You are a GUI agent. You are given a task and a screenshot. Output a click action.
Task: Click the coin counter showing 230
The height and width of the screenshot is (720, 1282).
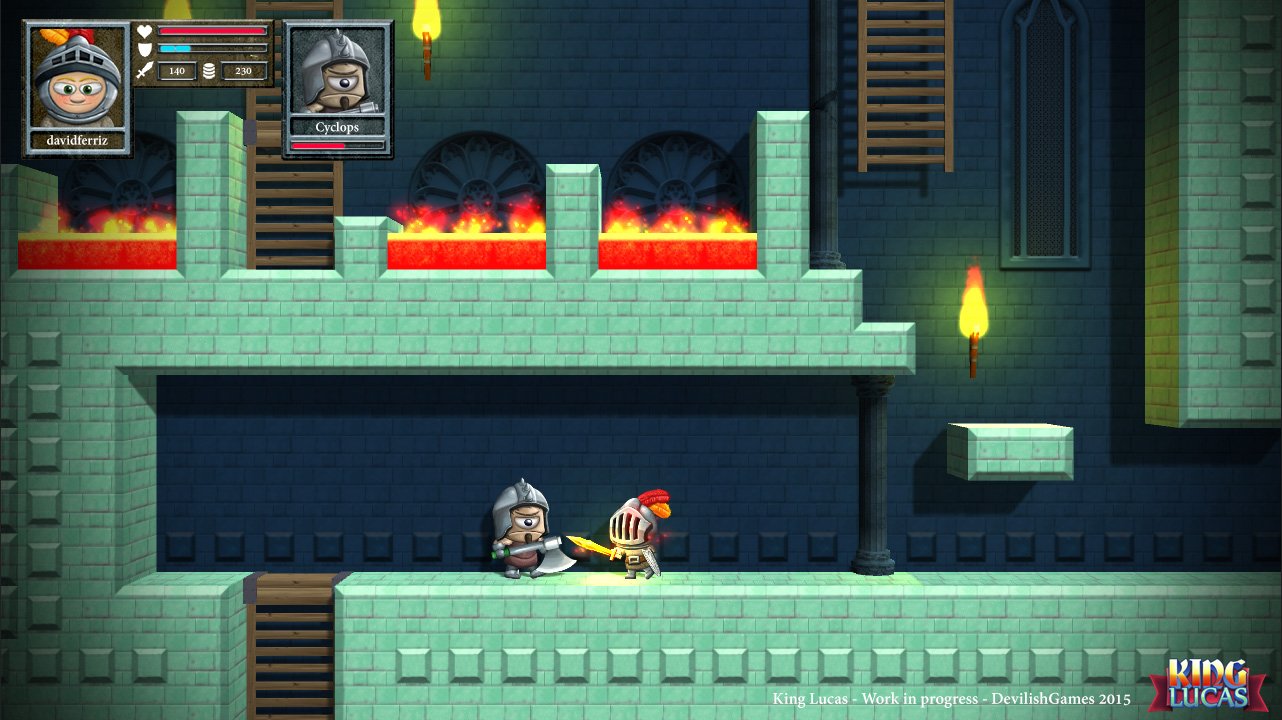coord(243,71)
